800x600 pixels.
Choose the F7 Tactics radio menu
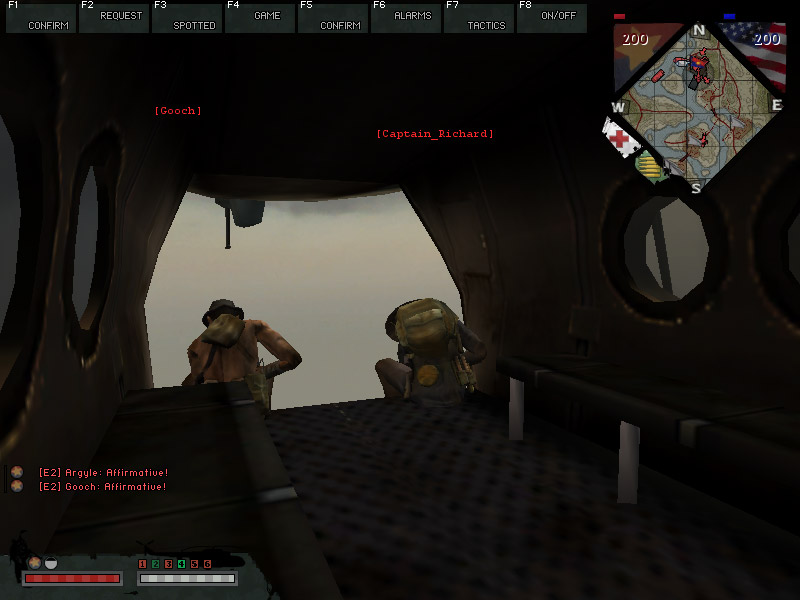point(479,18)
